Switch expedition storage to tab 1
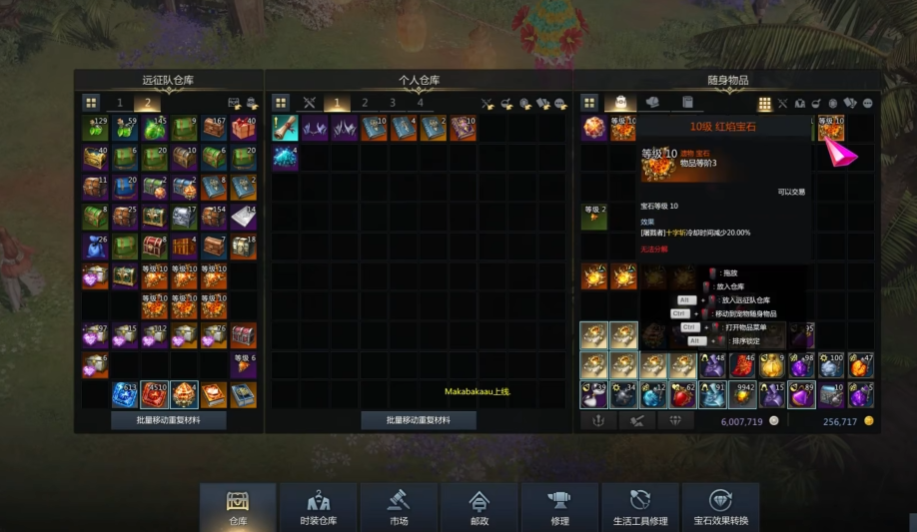917x532 pixels. click(x=120, y=103)
